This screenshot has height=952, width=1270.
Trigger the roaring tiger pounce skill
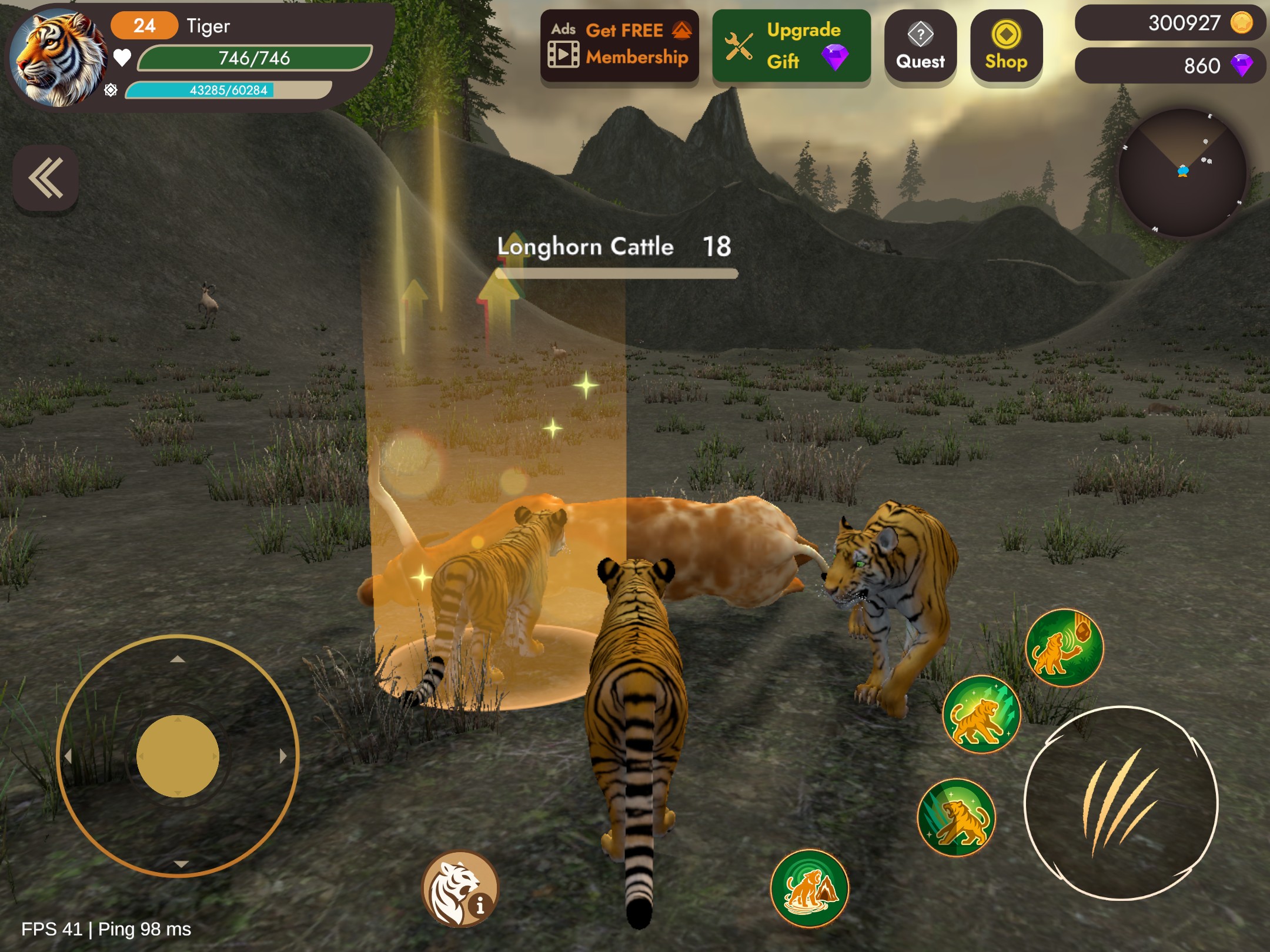click(x=957, y=817)
